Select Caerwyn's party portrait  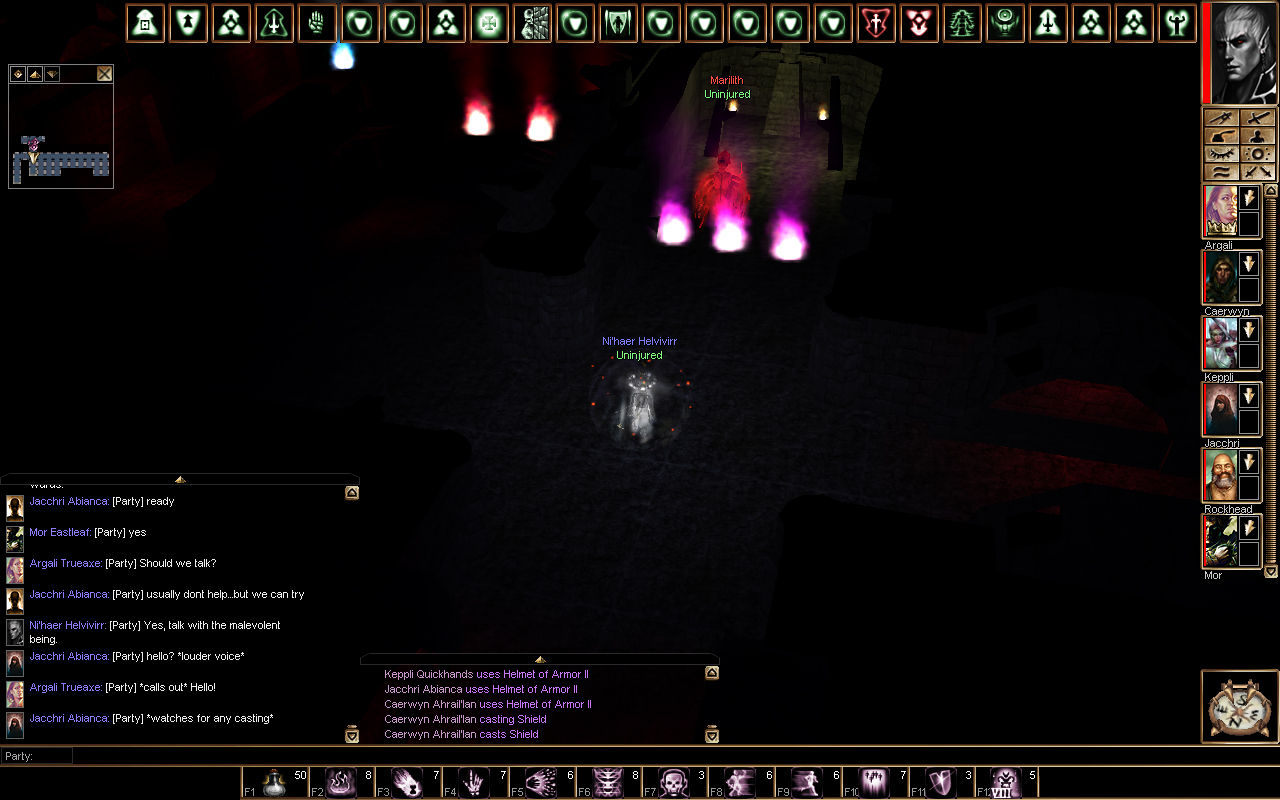pyautogui.click(x=1220, y=277)
